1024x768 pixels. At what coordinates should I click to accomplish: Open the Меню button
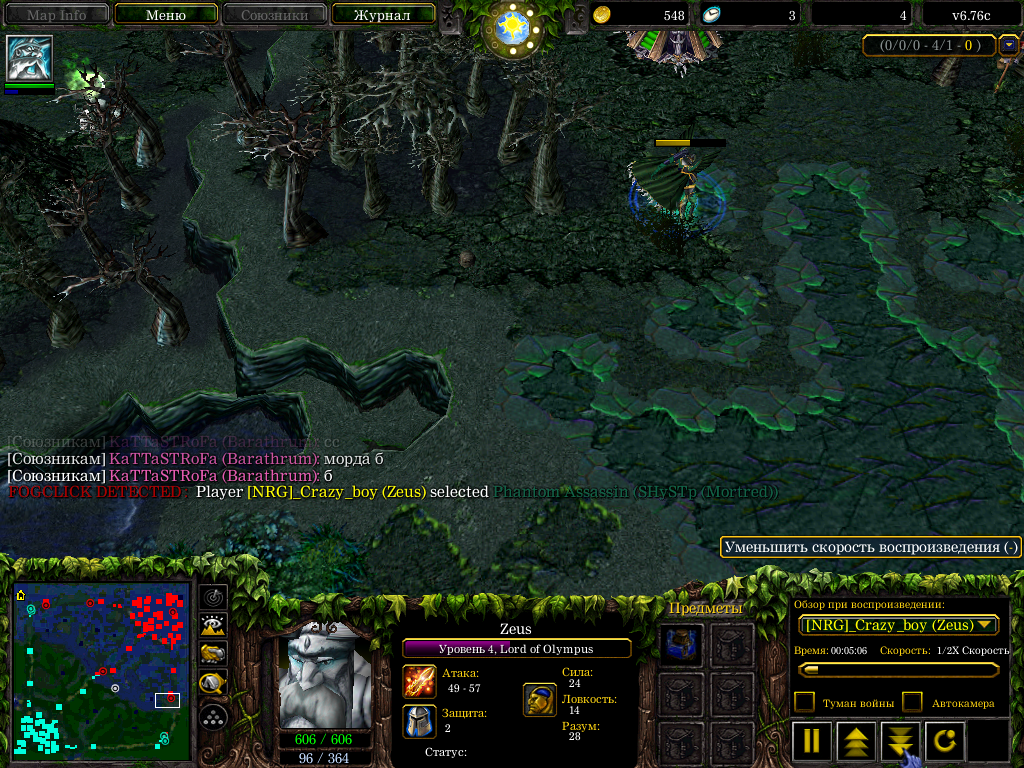tap(165, 15)
